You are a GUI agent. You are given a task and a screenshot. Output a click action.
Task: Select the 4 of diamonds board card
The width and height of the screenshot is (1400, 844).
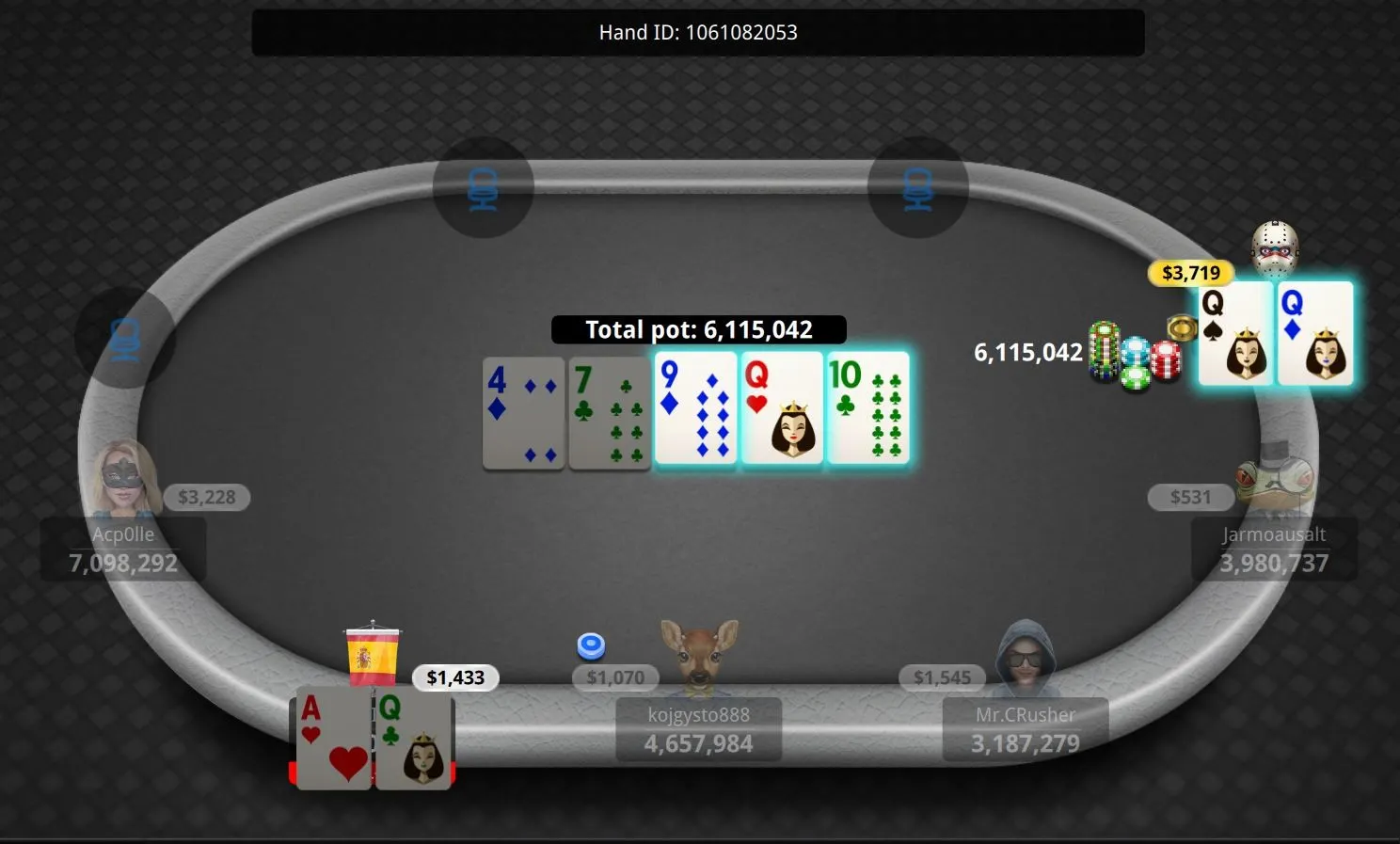(x=523, y=412)
